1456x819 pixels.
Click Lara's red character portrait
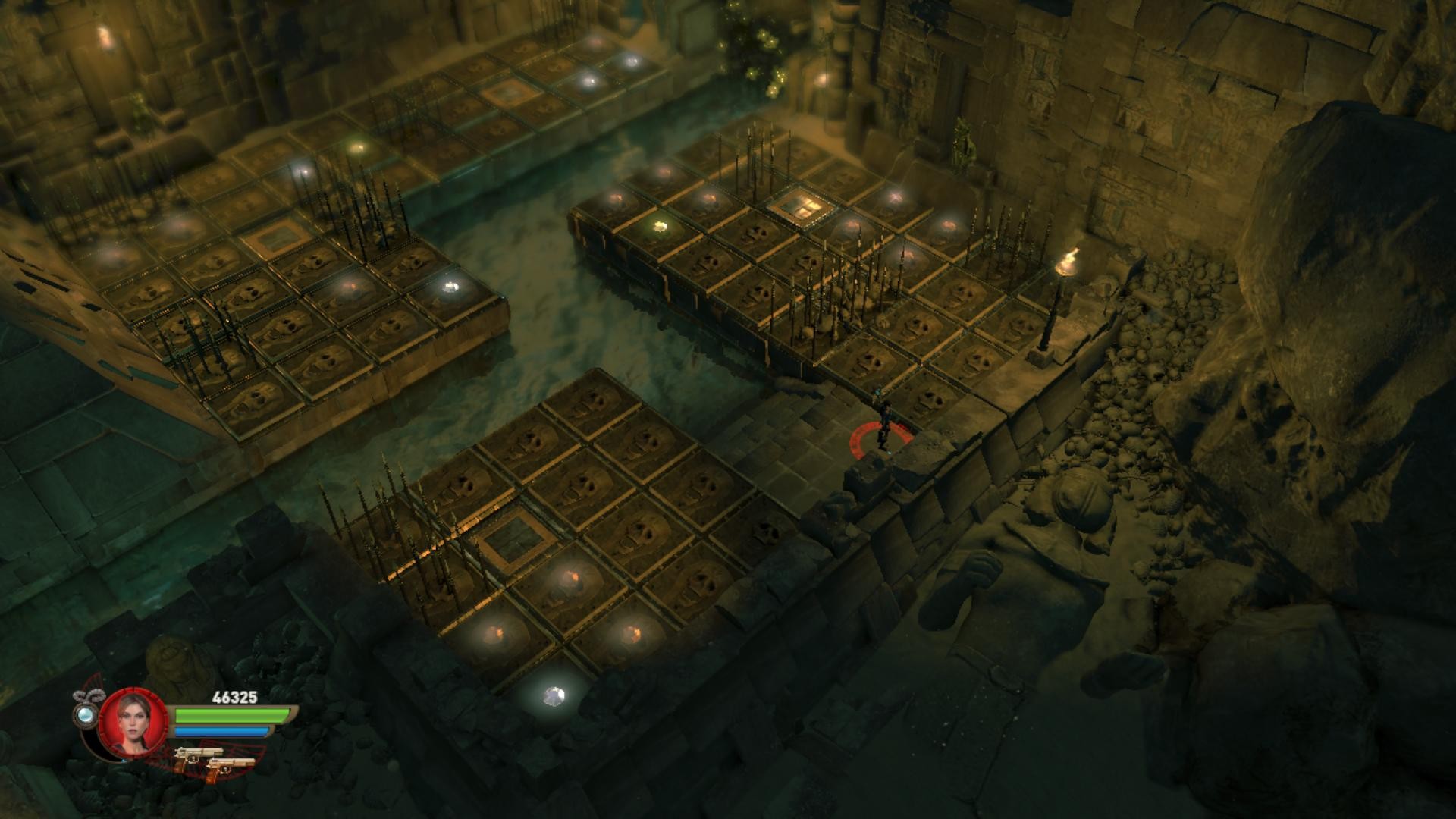pyautogui.click(x=133, y=723)
